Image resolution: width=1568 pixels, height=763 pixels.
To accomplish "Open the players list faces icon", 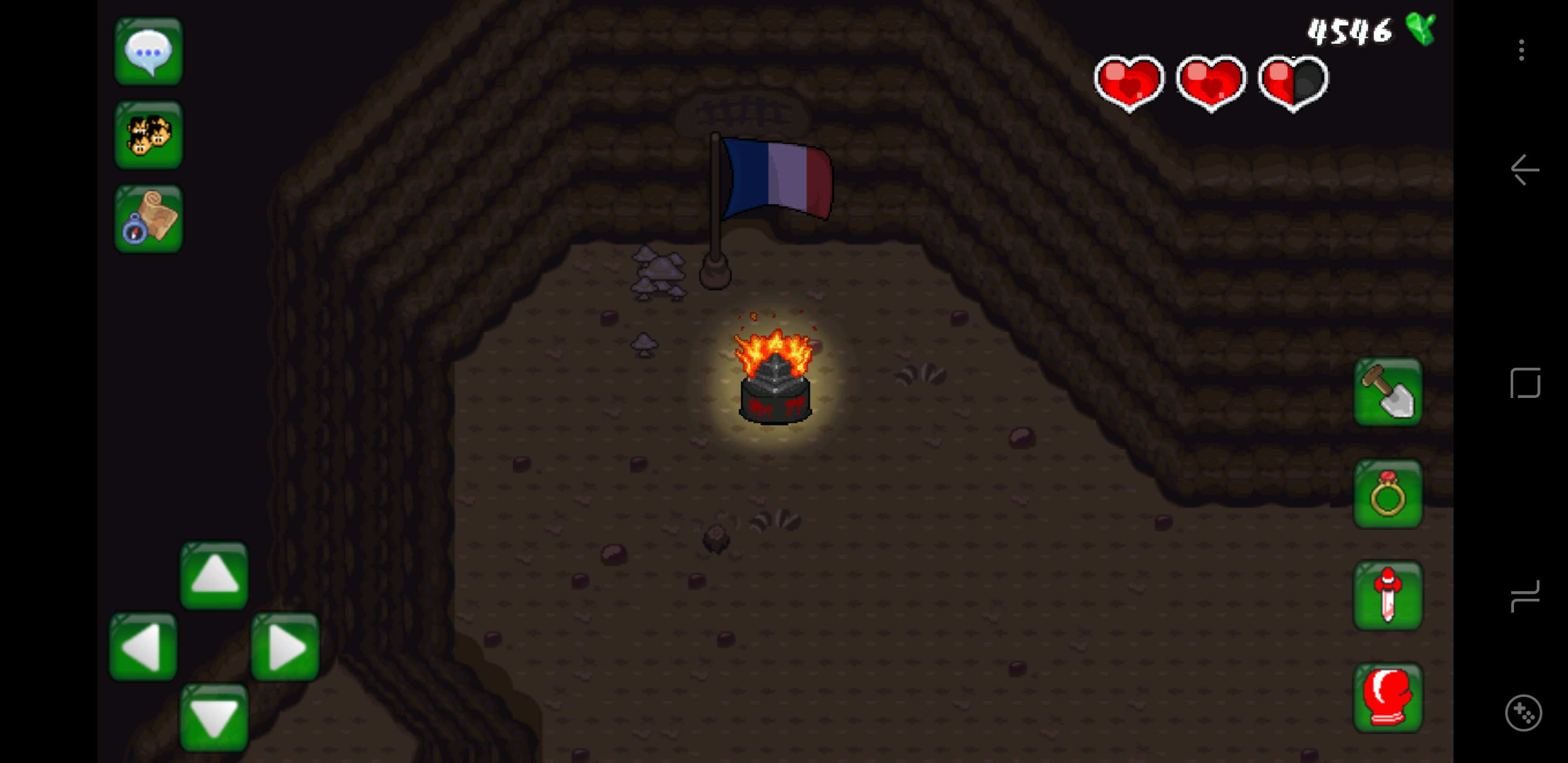I will point(148,135).
